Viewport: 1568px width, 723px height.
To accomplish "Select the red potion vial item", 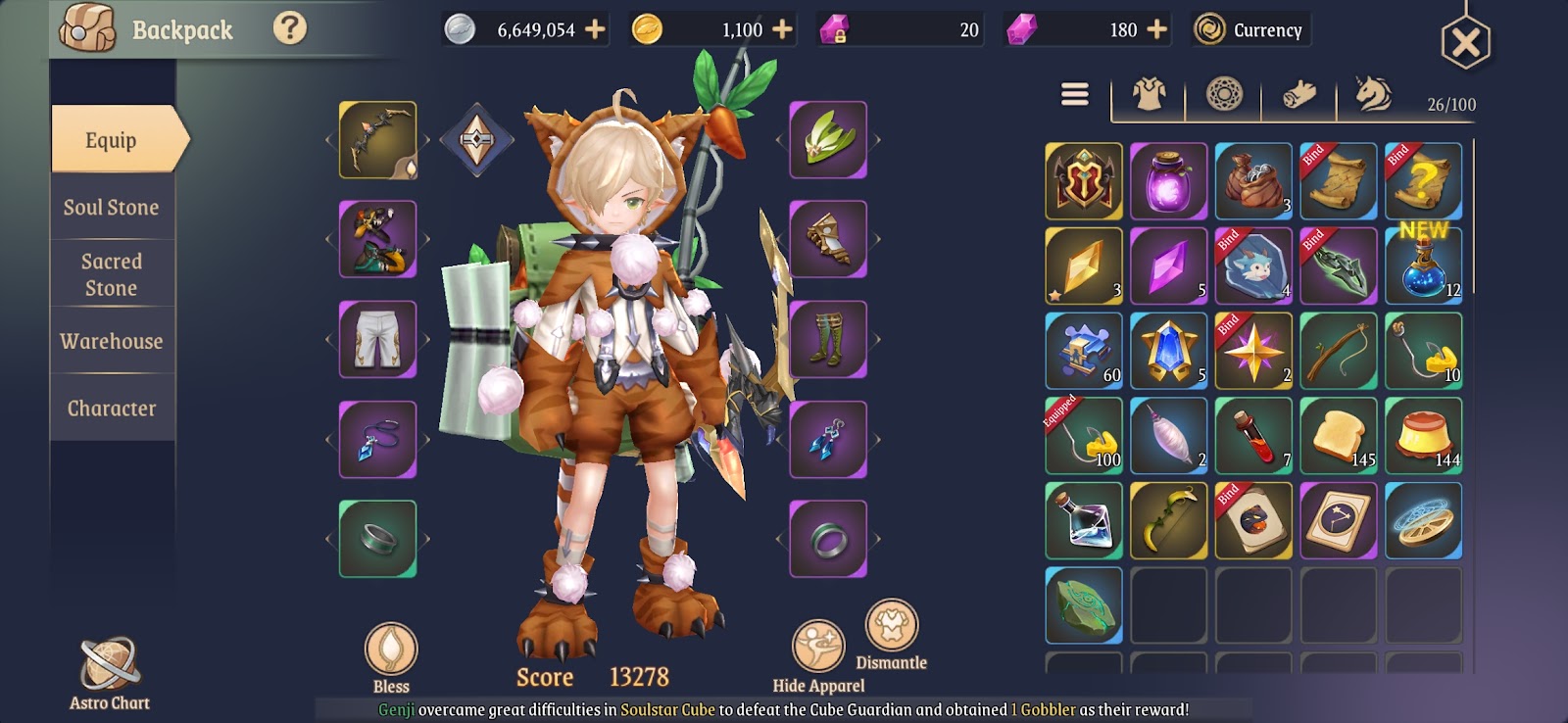I will click(1253, 436).
